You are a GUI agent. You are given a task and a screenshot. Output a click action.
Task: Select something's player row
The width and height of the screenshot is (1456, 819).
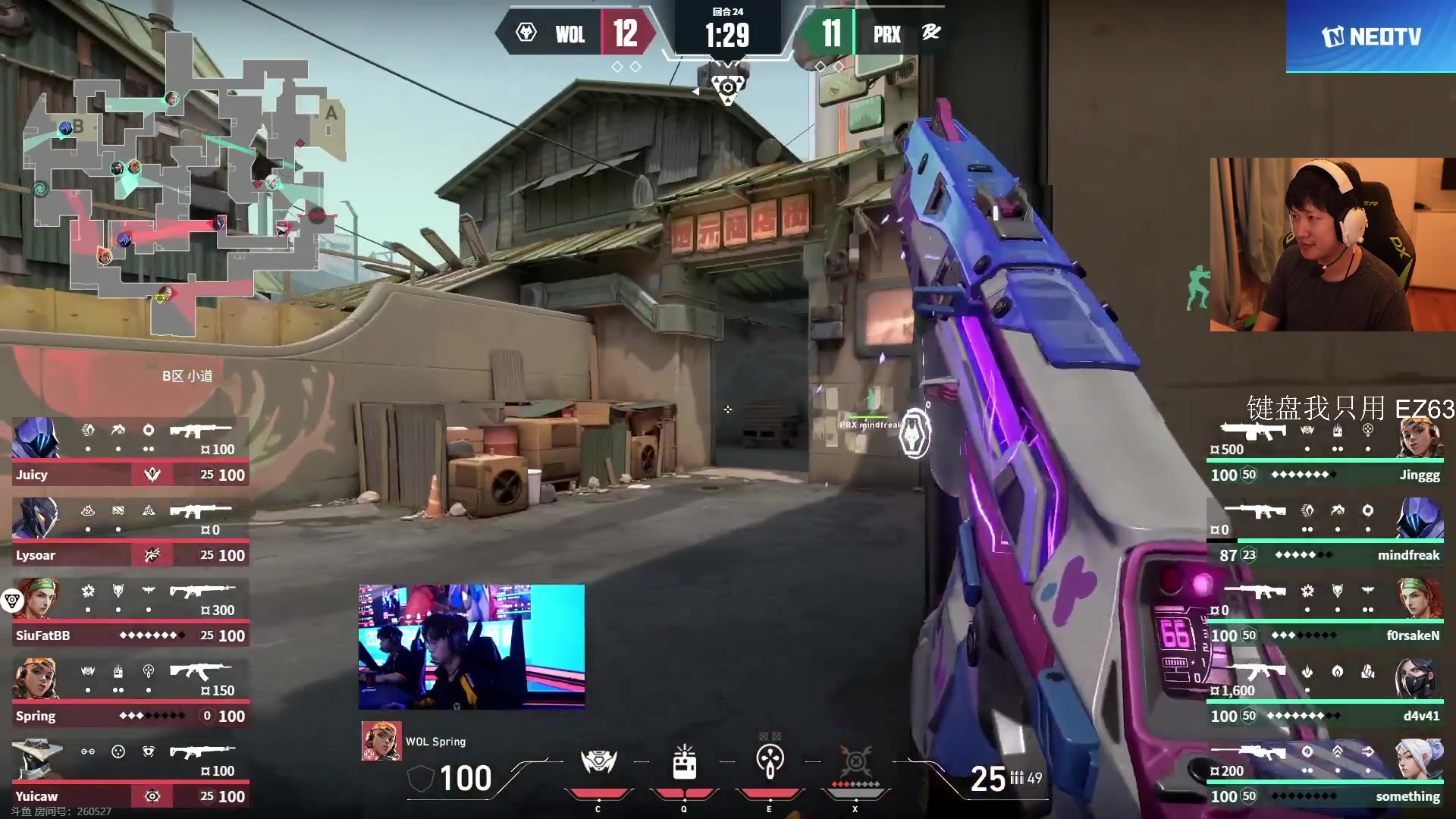click(x=1326, y=773)
